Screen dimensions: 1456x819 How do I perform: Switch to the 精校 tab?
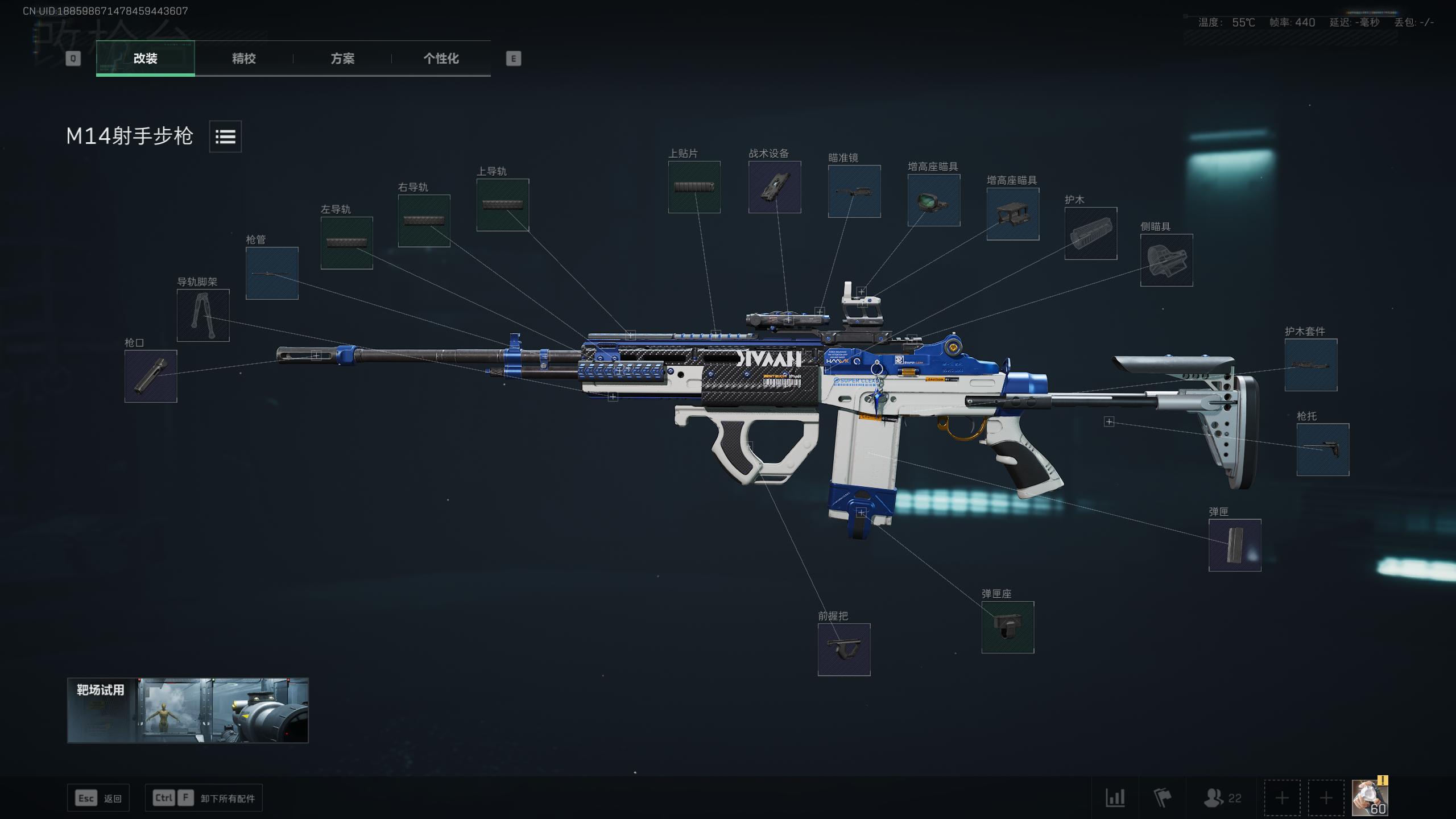pos(243,59)
